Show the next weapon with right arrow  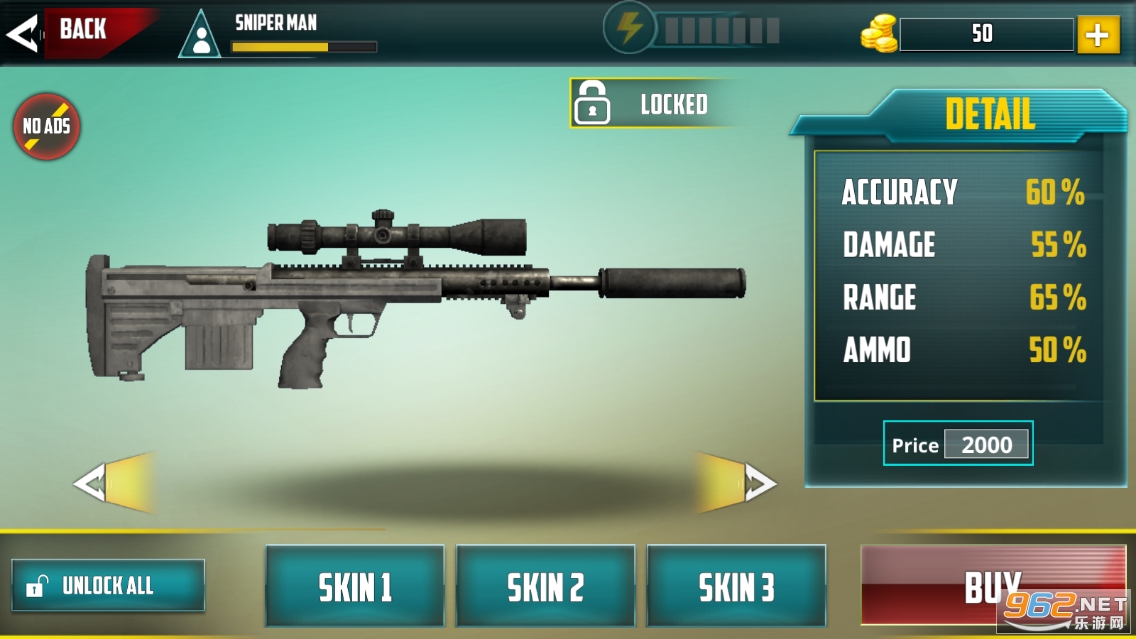click(740, 484)
